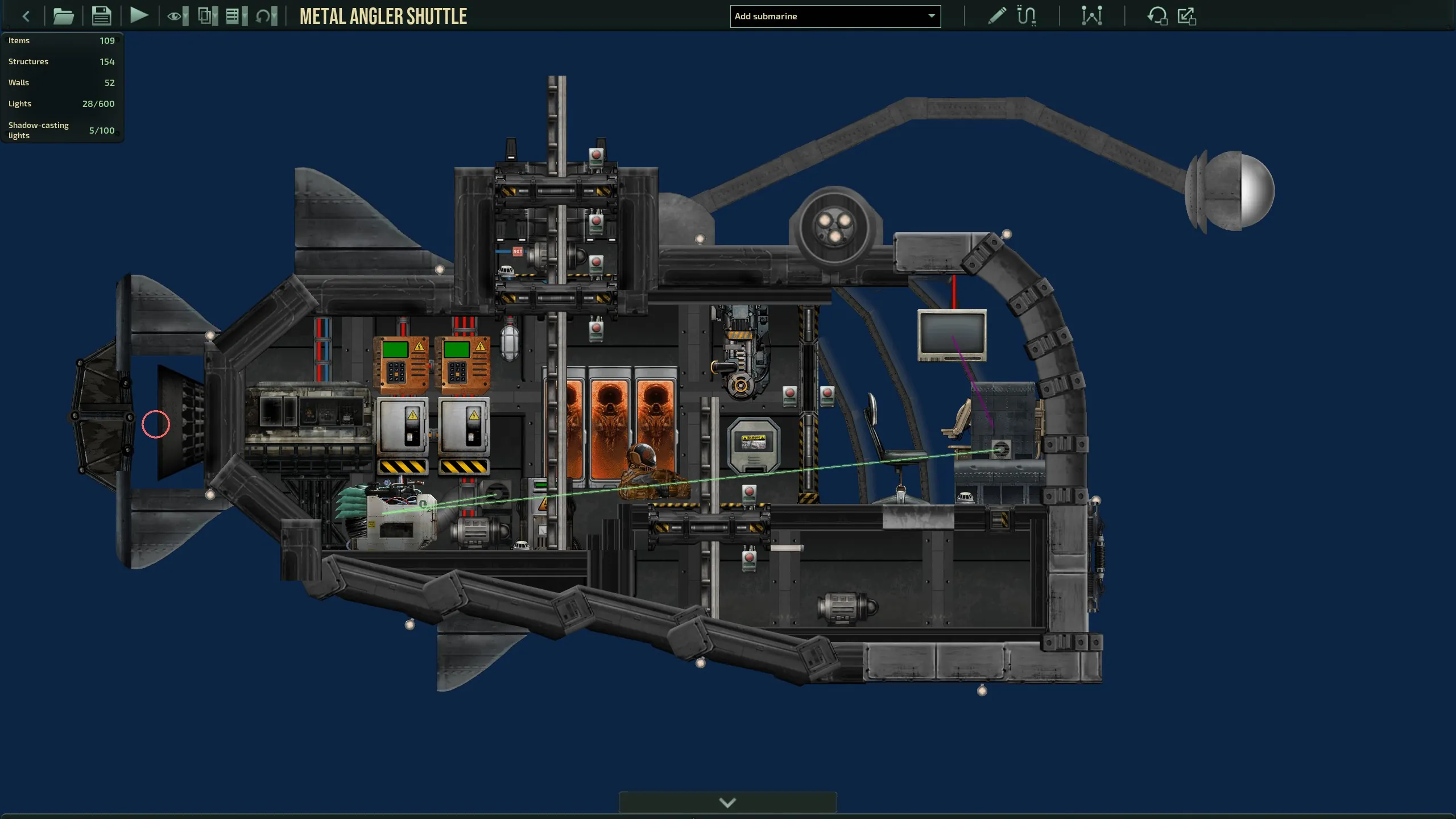This screenshot has height=819, width=1456.
Task: Click the rotating arrow with square icon
Action: tap(1157, 16)
